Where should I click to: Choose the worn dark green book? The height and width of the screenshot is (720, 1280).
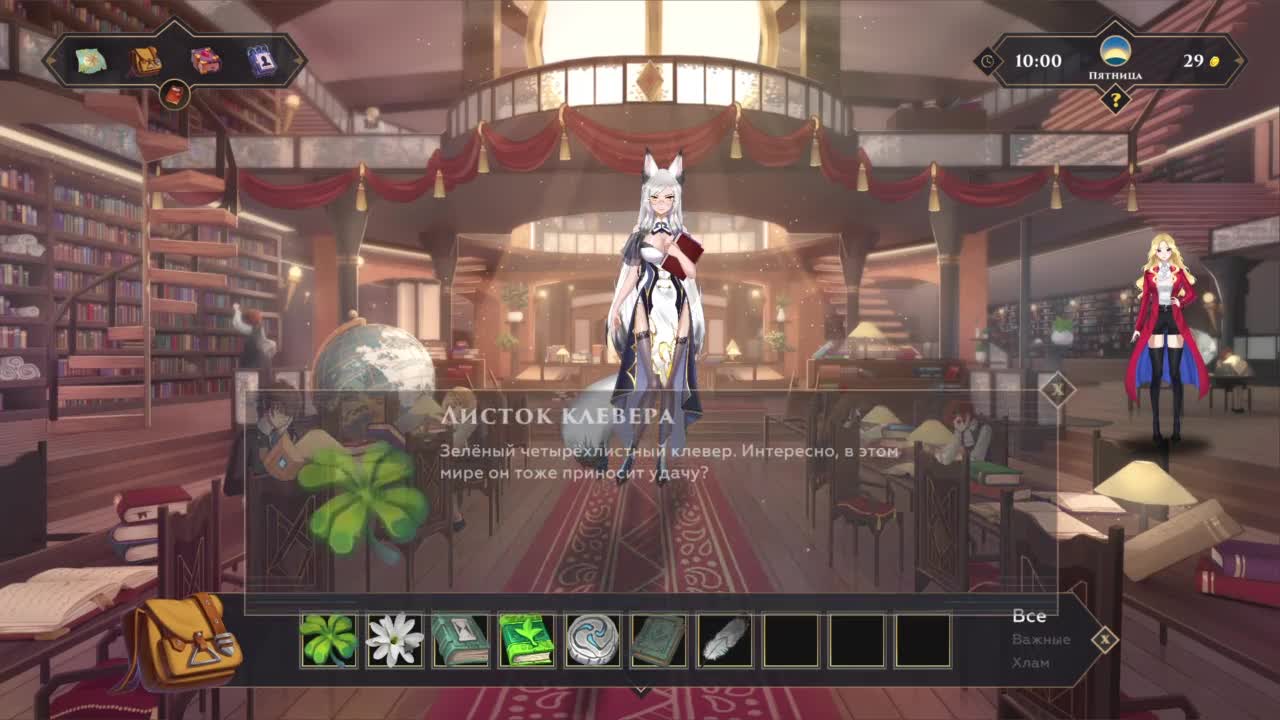(x=659, y=640)
